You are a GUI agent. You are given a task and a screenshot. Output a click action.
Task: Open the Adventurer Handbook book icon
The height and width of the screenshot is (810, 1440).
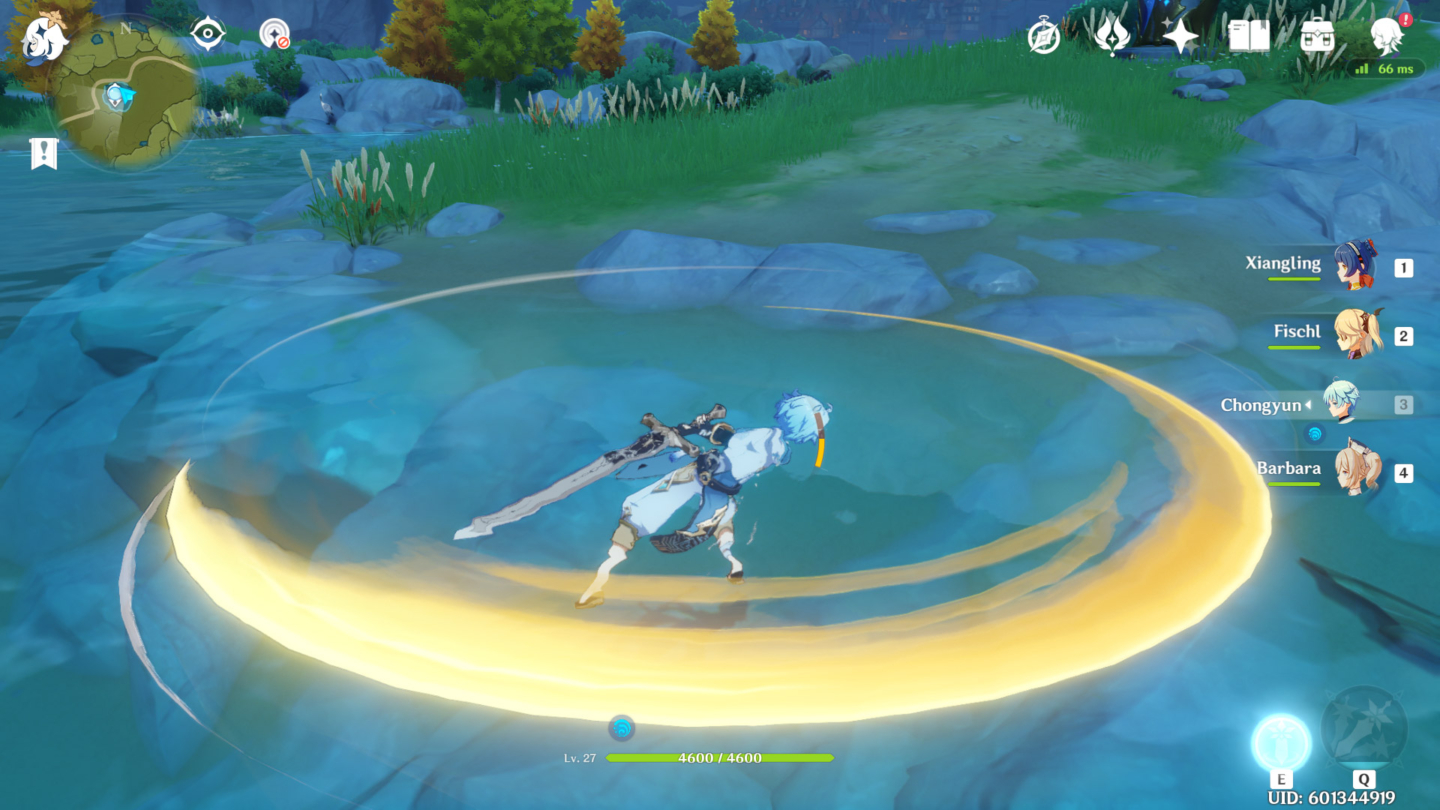click(x=1249, y=36)
